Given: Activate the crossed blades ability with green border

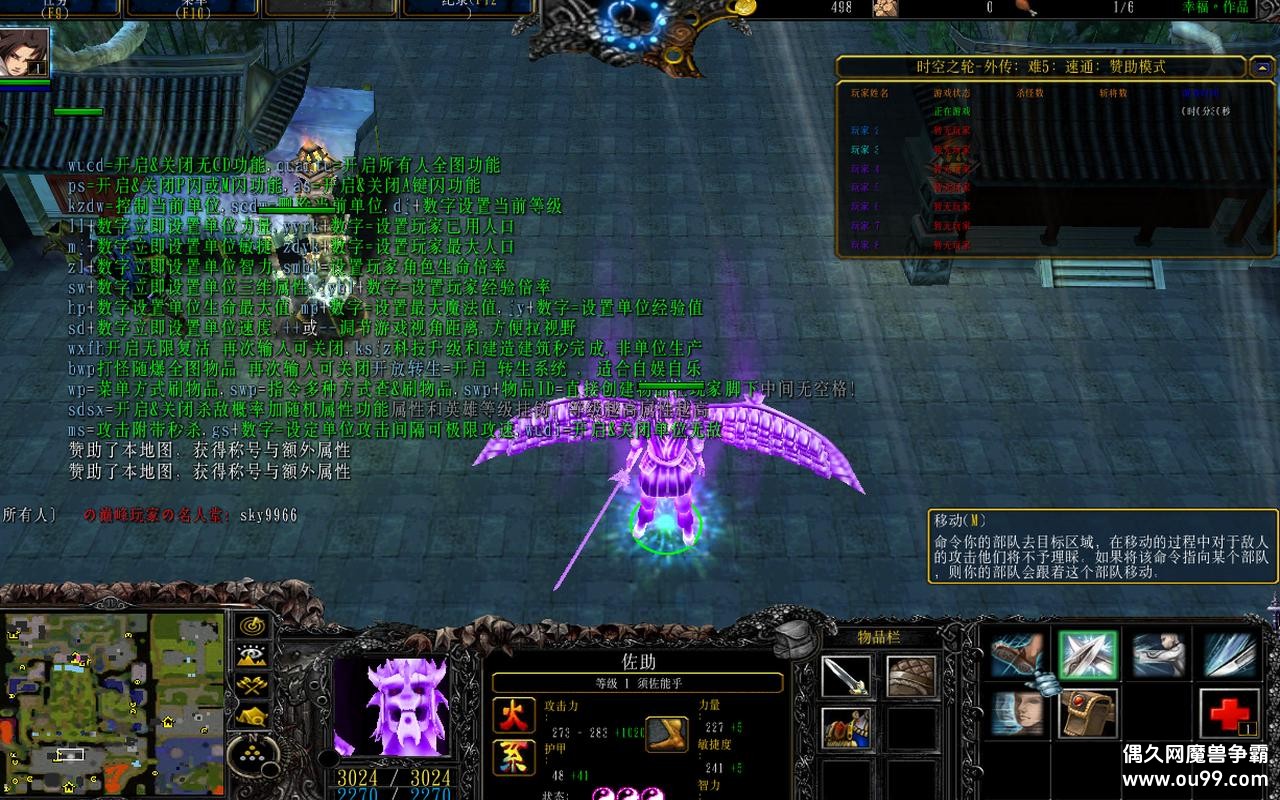Looking at the screenshot, I should (x=1088, y=655).
